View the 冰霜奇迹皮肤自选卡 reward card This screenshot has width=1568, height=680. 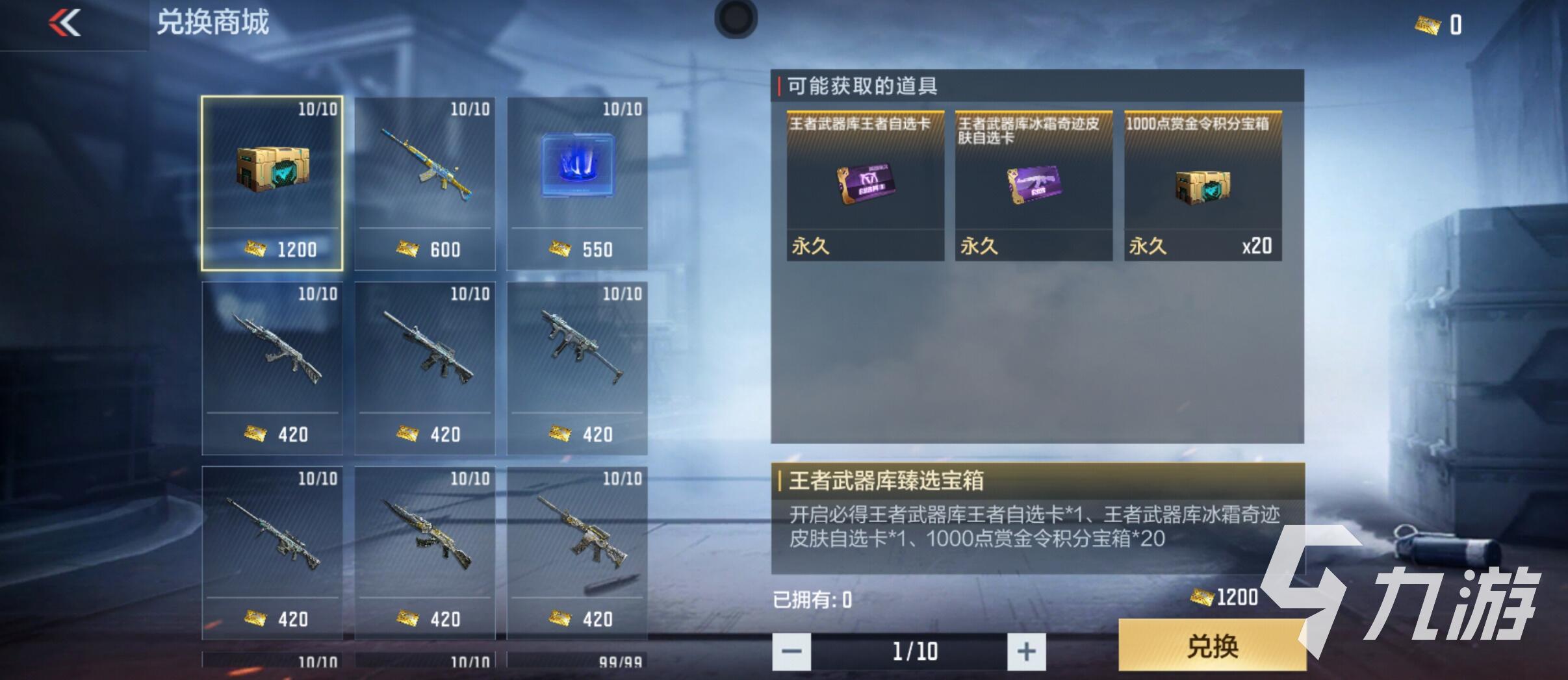pyautogui.click(x=1033, y=188)
